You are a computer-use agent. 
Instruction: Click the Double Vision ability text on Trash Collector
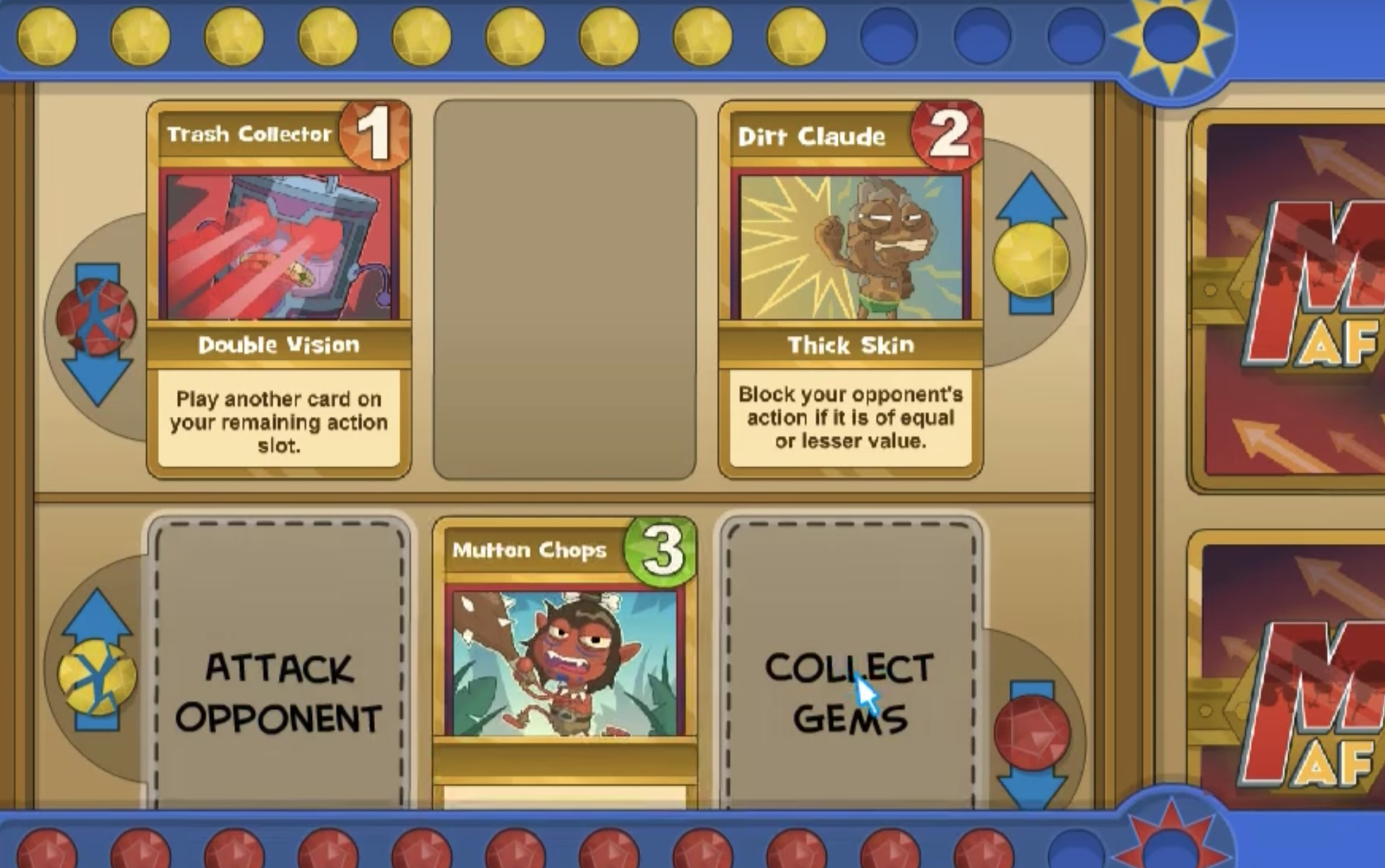click(x=279, y=346)
